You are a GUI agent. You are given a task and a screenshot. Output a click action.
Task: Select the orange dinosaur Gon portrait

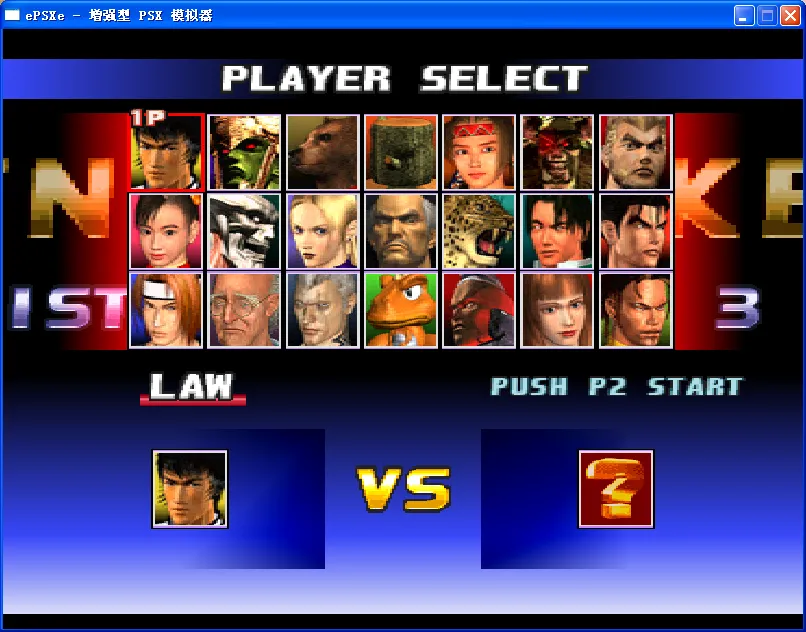point(400,310)
